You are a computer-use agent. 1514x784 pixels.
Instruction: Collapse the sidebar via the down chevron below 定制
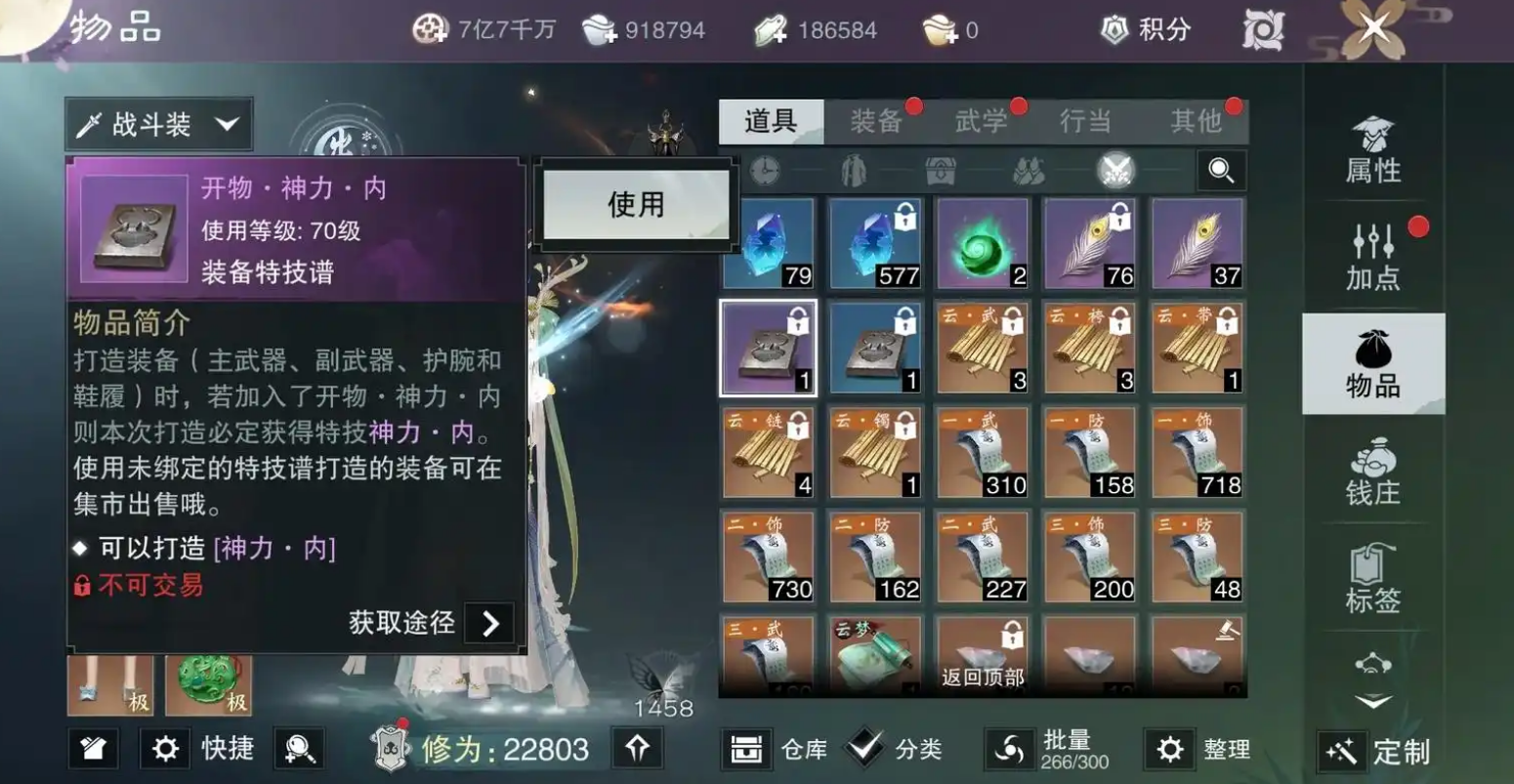(1373, 701)
